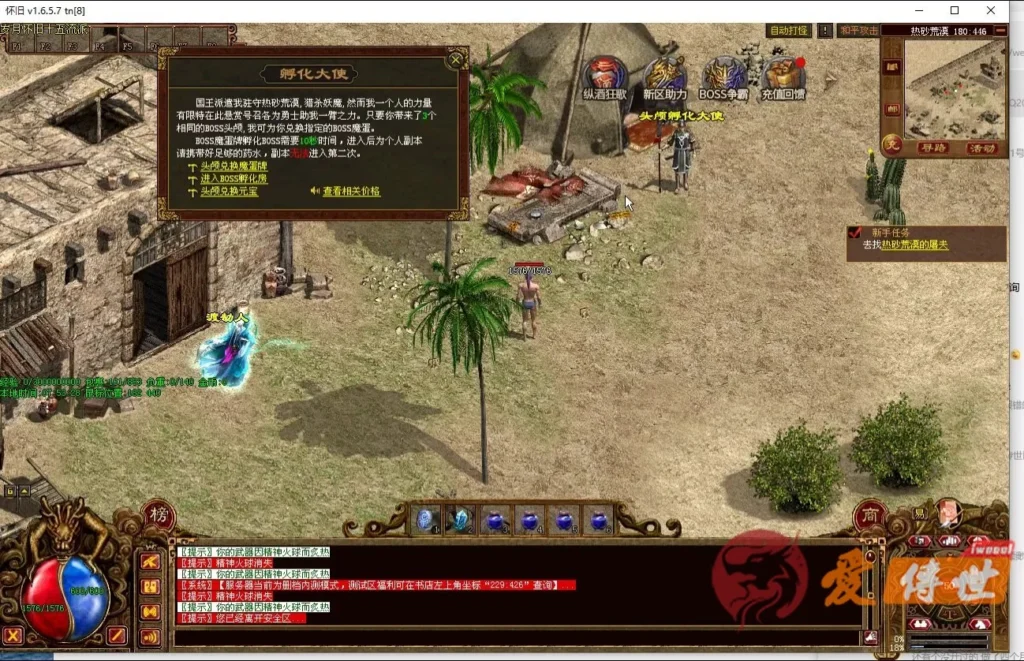Toggle the 自动打怪 auto-fight button

point(789,31)
